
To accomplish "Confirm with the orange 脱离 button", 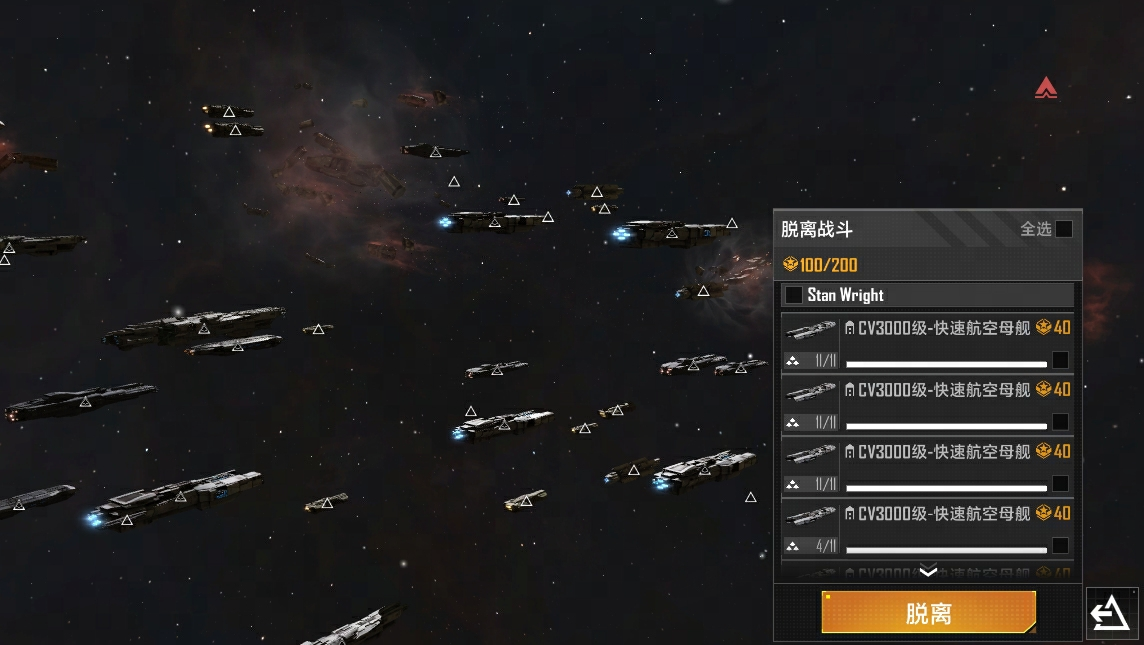I will tap(928, 613).
